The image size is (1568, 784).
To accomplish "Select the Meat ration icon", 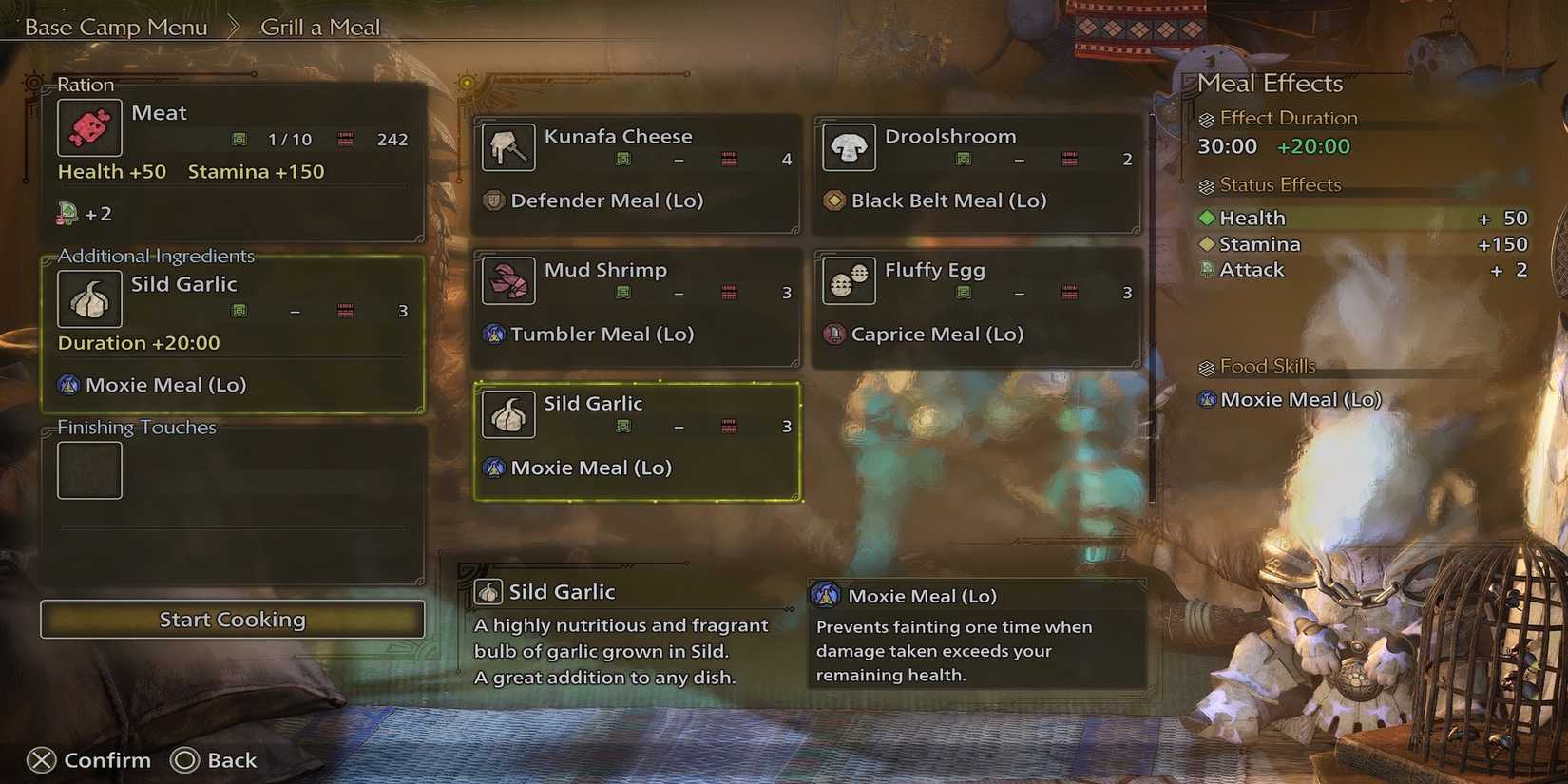I will [x=89, y=127].
